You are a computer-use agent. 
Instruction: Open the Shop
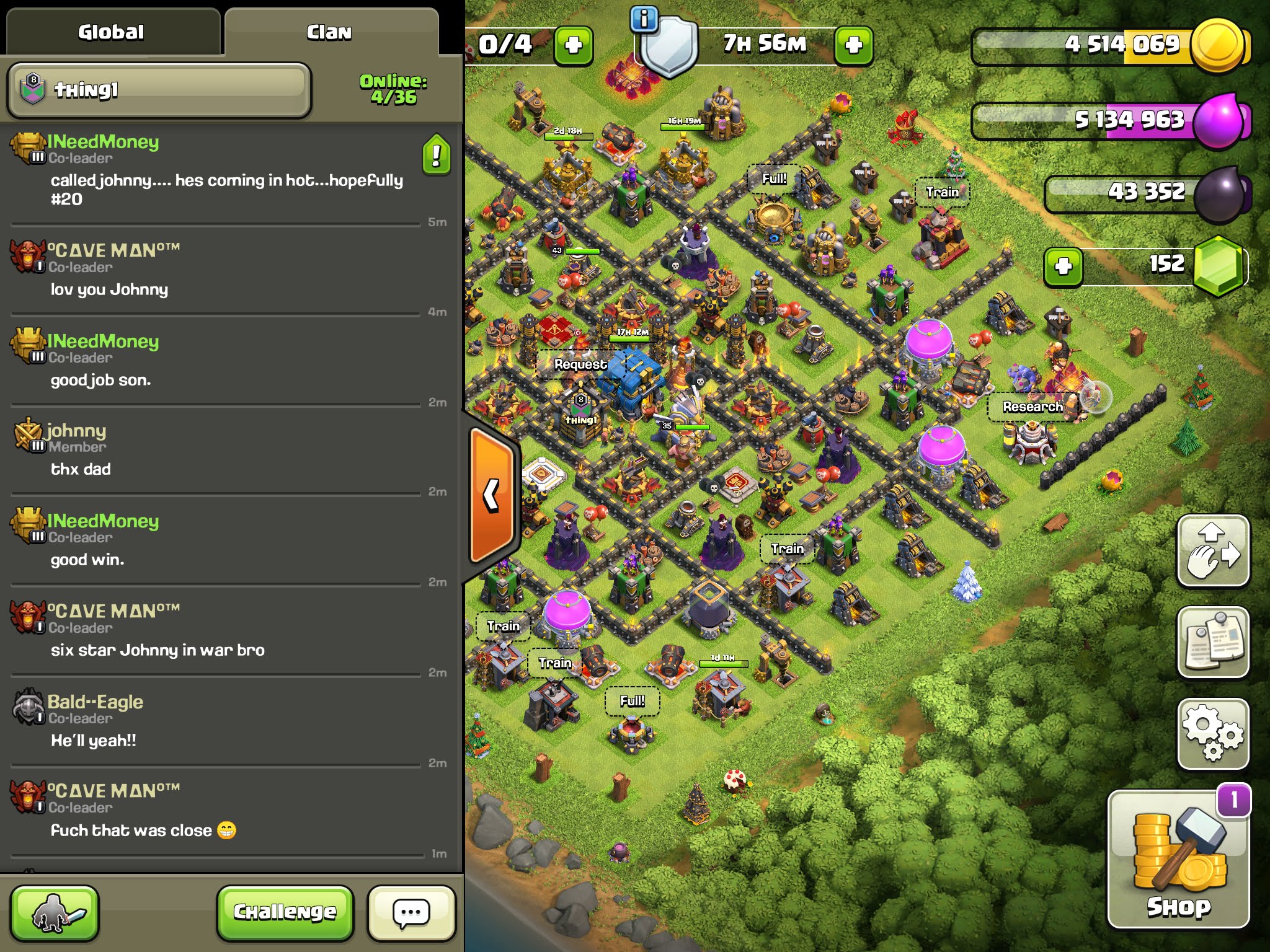coord(1178,859)
